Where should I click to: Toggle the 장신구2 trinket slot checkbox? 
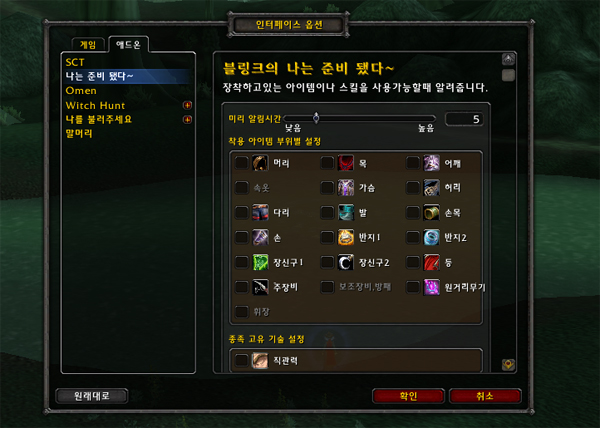(x=327, y=262)
